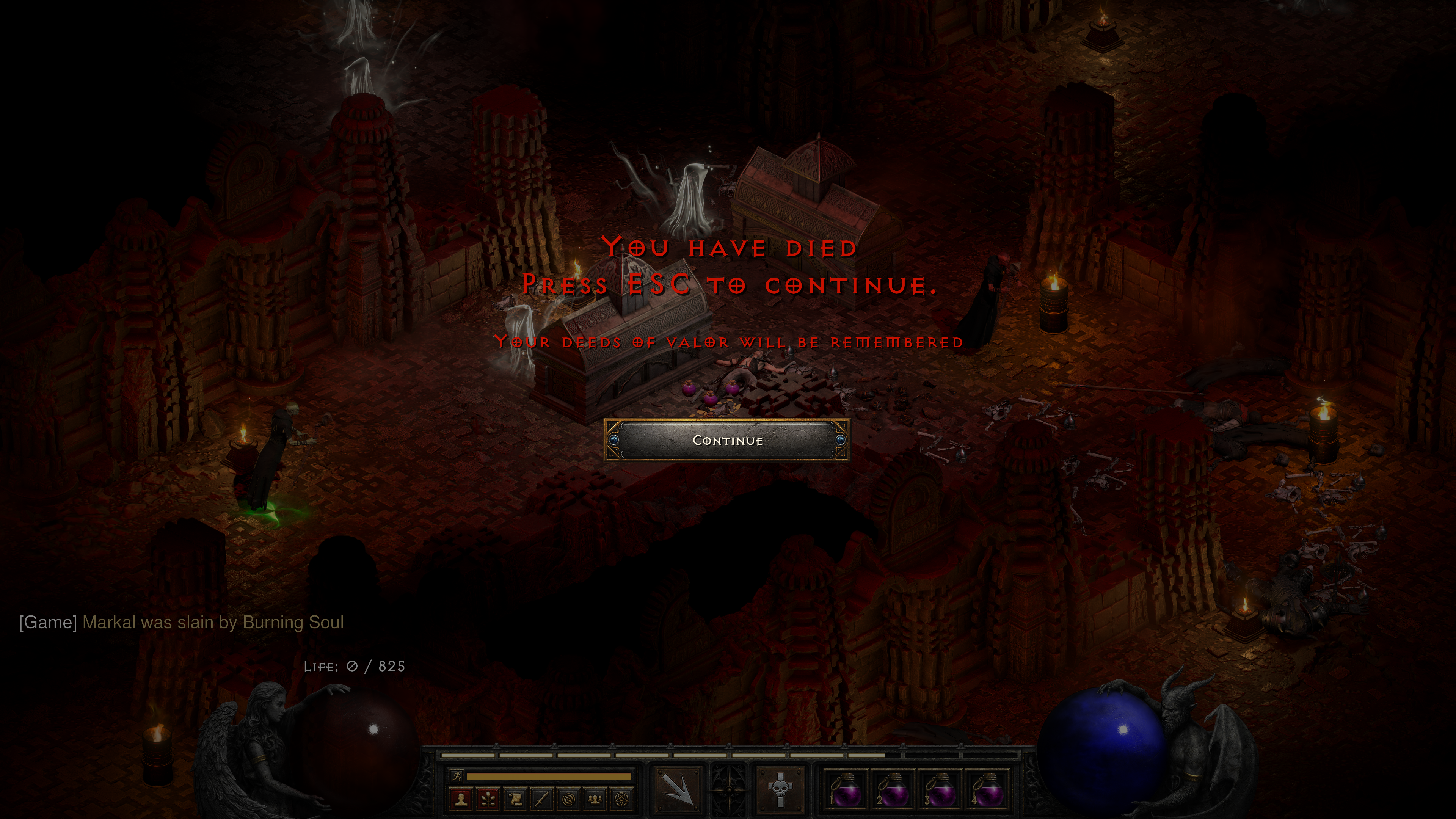Click the Continue button
Image resolution: width=1456 pixels, height=819 pixels.
(728, 440)
